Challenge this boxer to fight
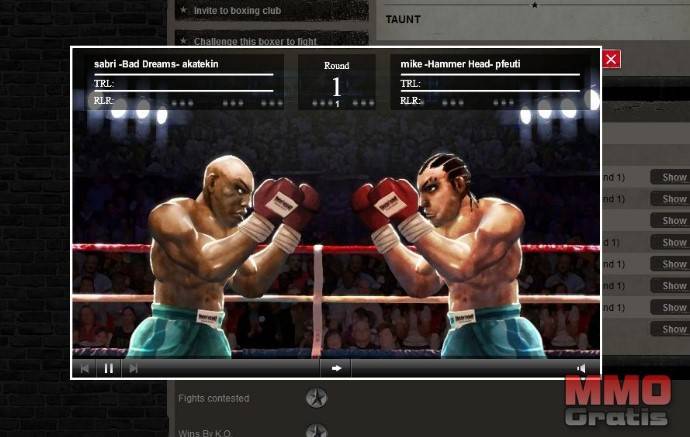 (250, 40)
